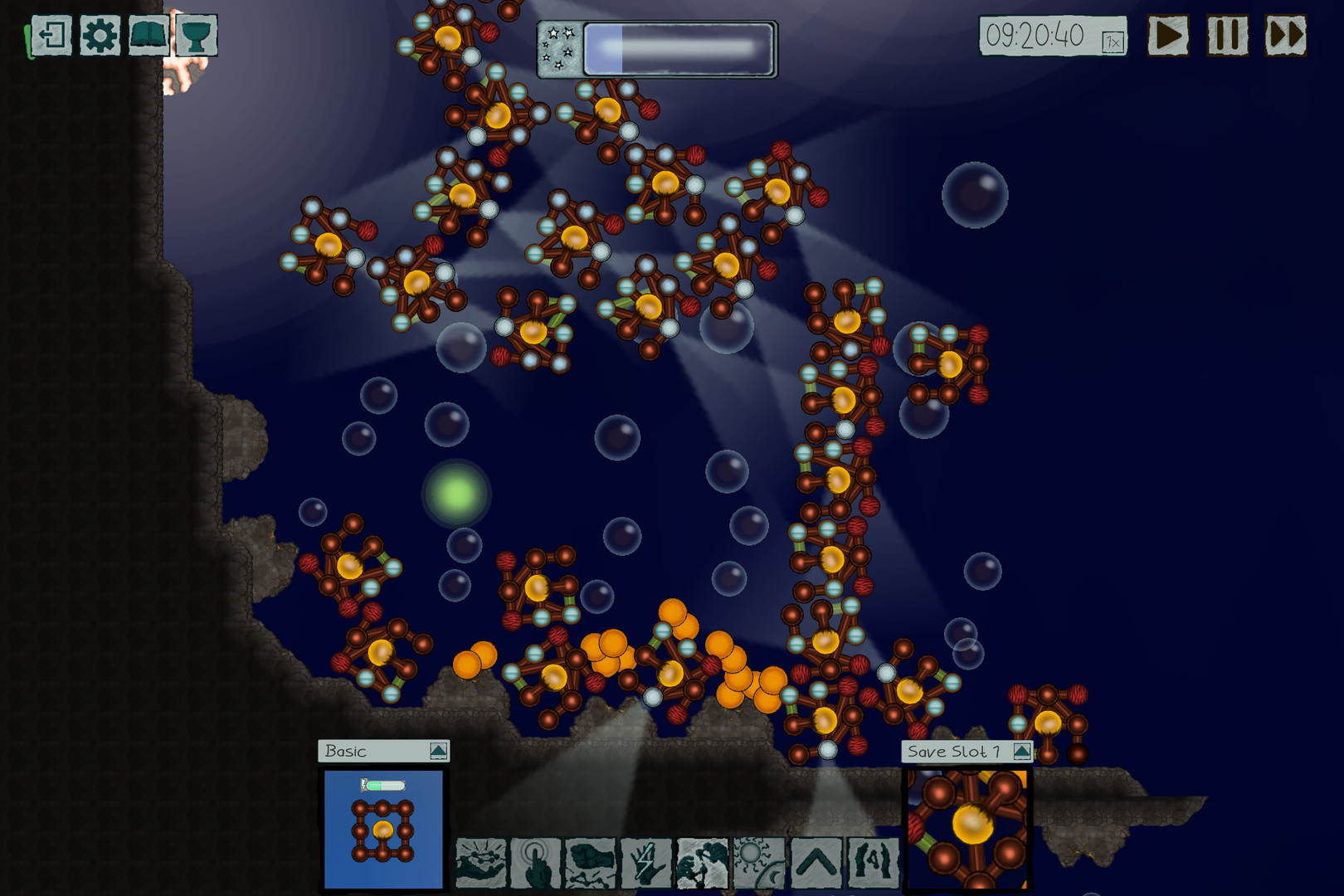Open the Save Slot 1 tab
1344x896 pixels.
pos(954,752)
